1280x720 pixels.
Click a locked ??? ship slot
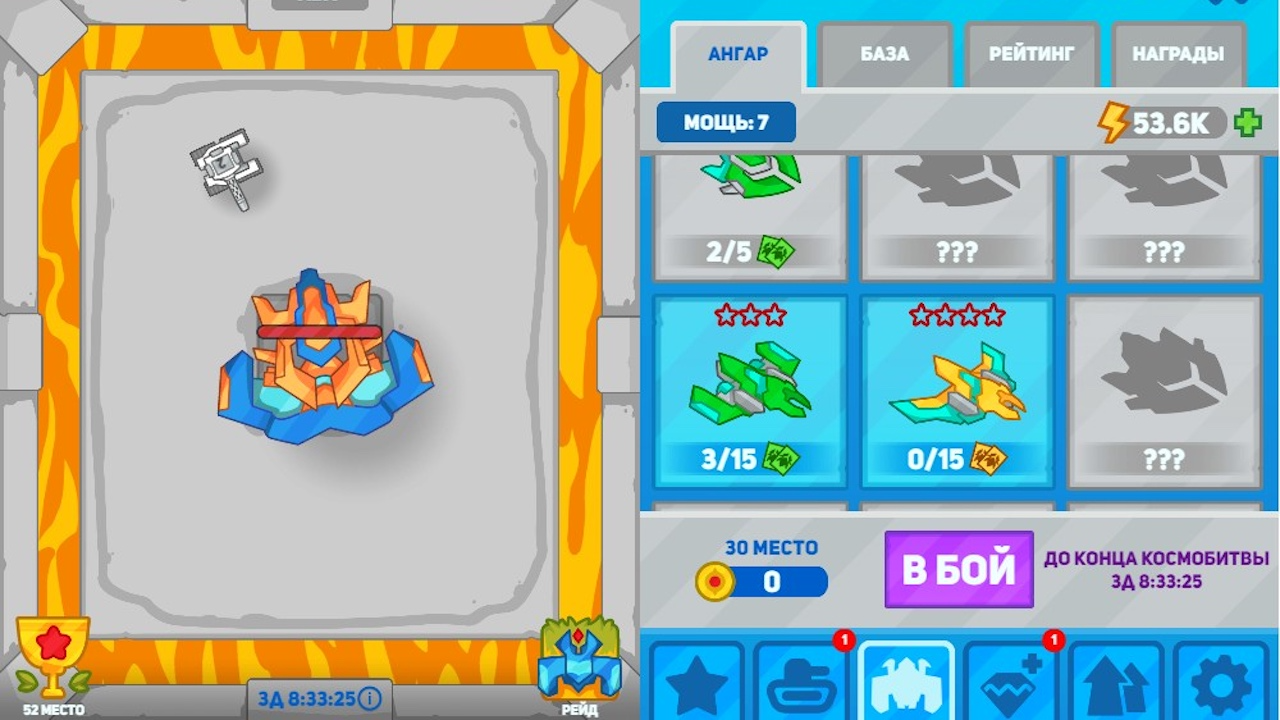click(1163, 390)
